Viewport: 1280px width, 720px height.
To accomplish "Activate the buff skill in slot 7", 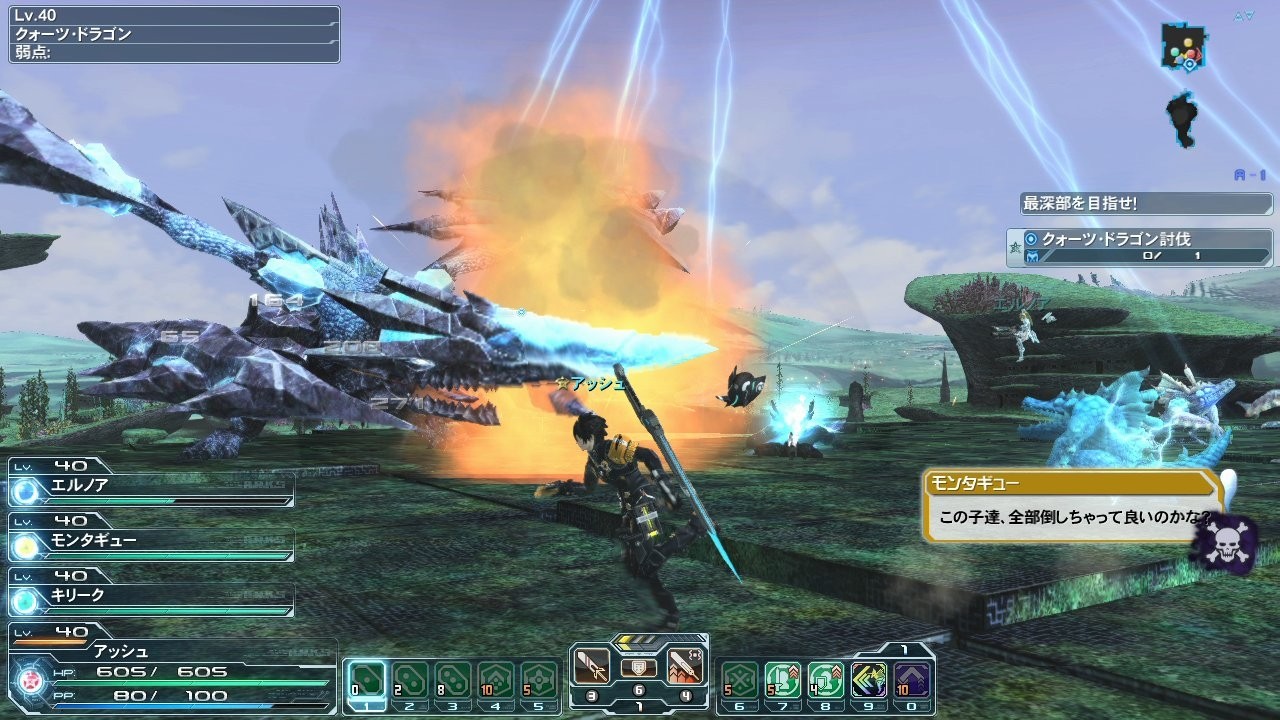I will click(x=782, y=679).
